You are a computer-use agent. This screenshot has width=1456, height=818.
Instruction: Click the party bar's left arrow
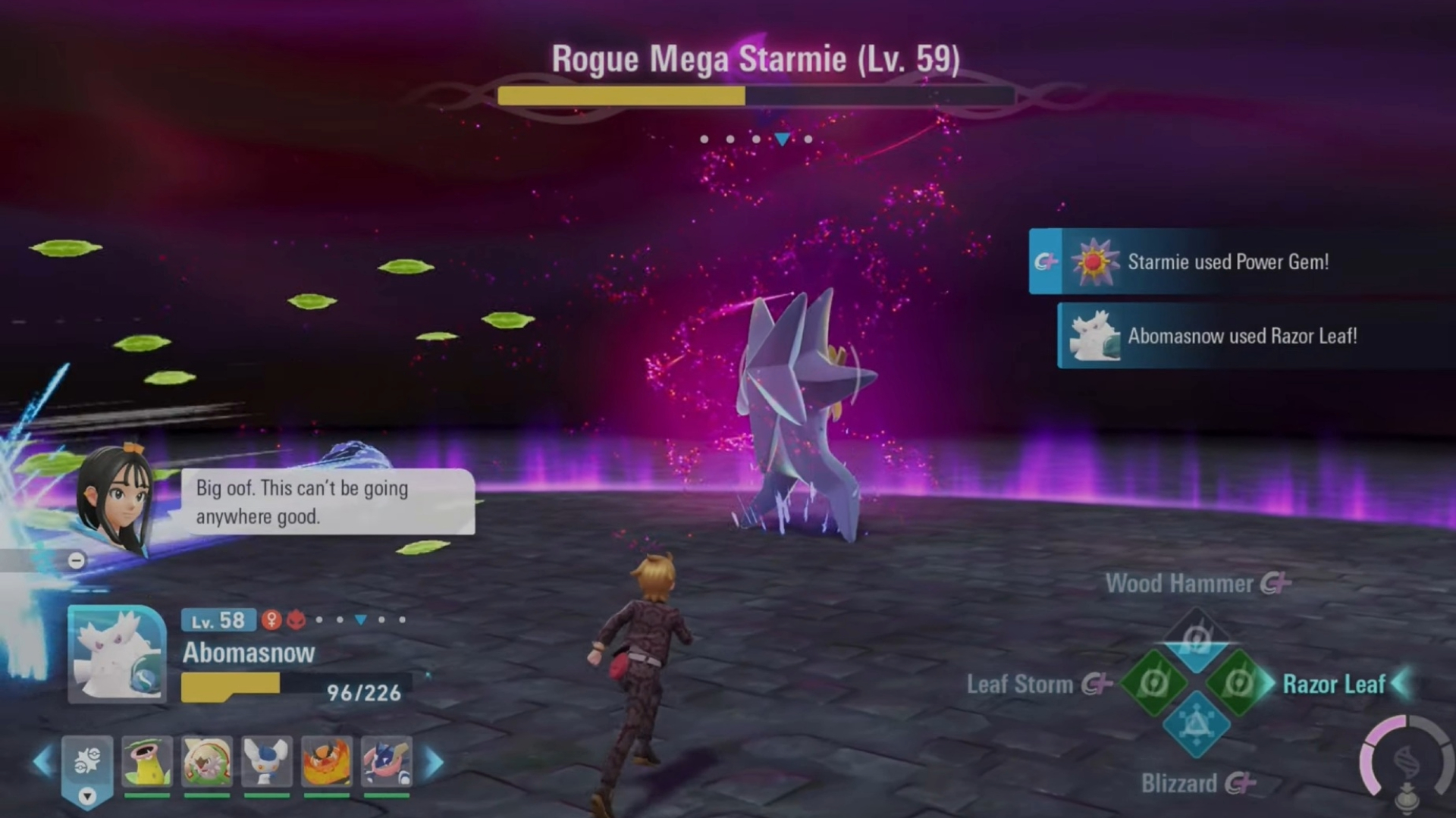[42, 762]
